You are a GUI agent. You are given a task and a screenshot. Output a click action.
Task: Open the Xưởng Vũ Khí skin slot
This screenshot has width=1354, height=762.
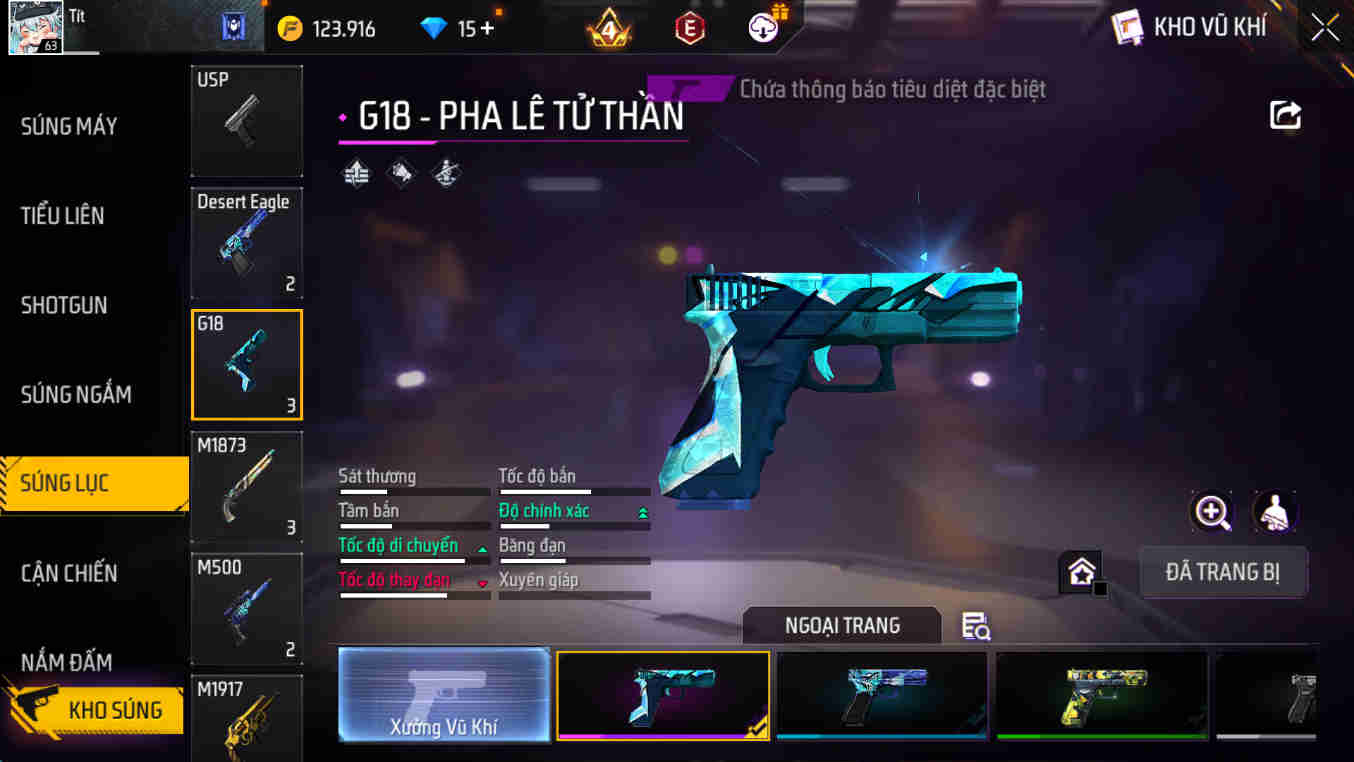(x=444, y=694)
